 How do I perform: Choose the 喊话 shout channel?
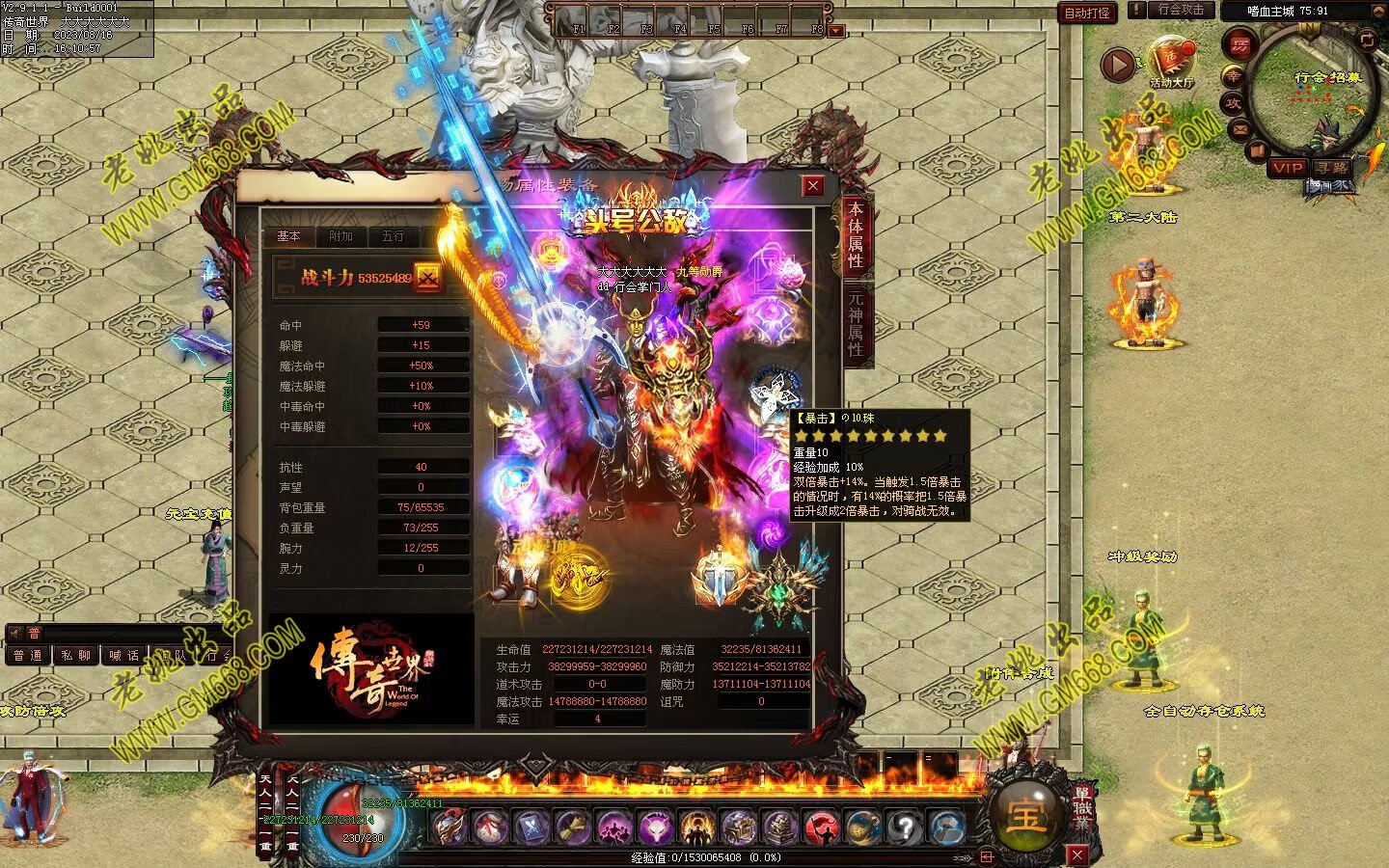click(x=123, y=656)
